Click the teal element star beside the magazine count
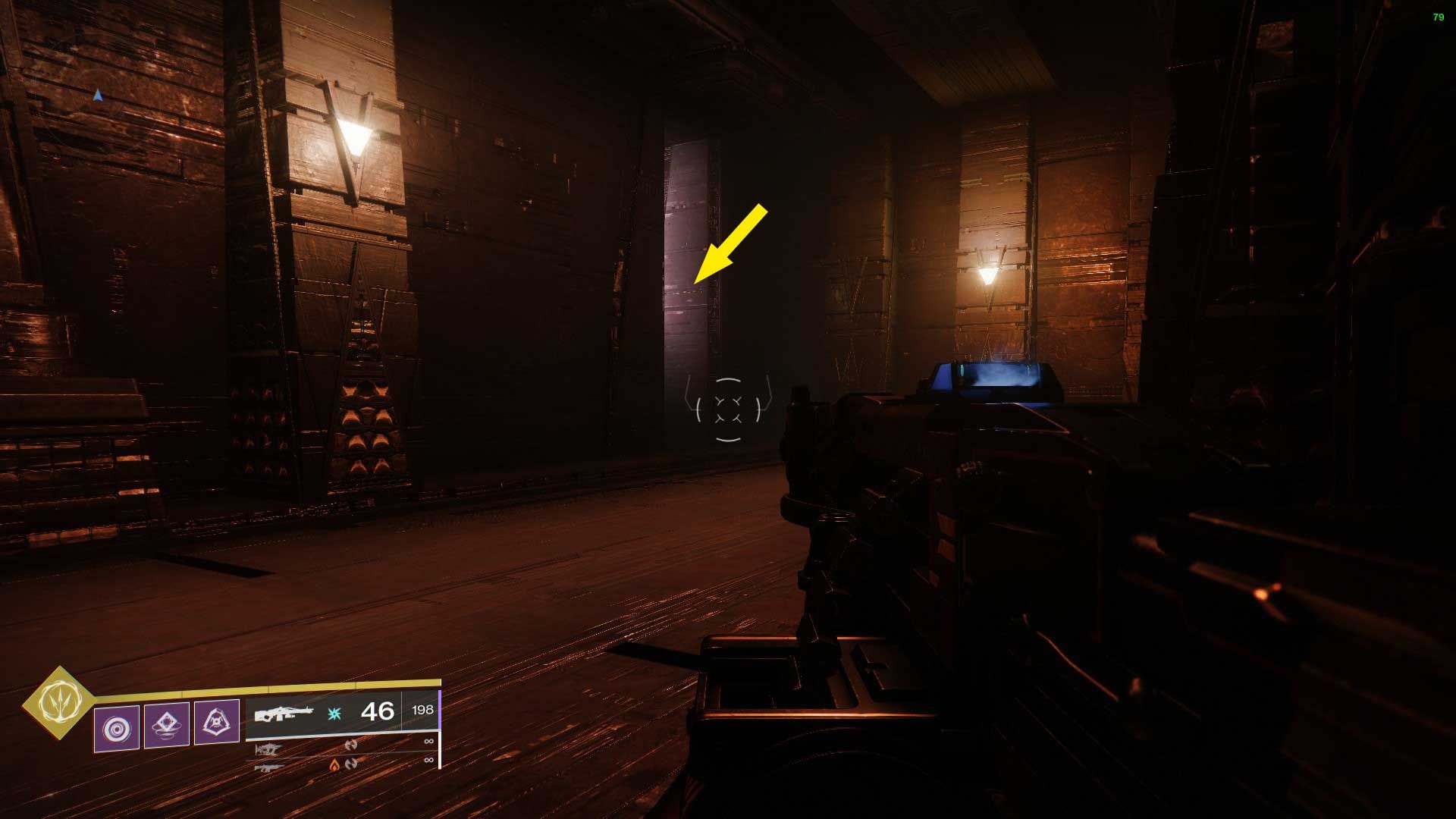This screenshot has height=819, width=1456. [334, 714]
